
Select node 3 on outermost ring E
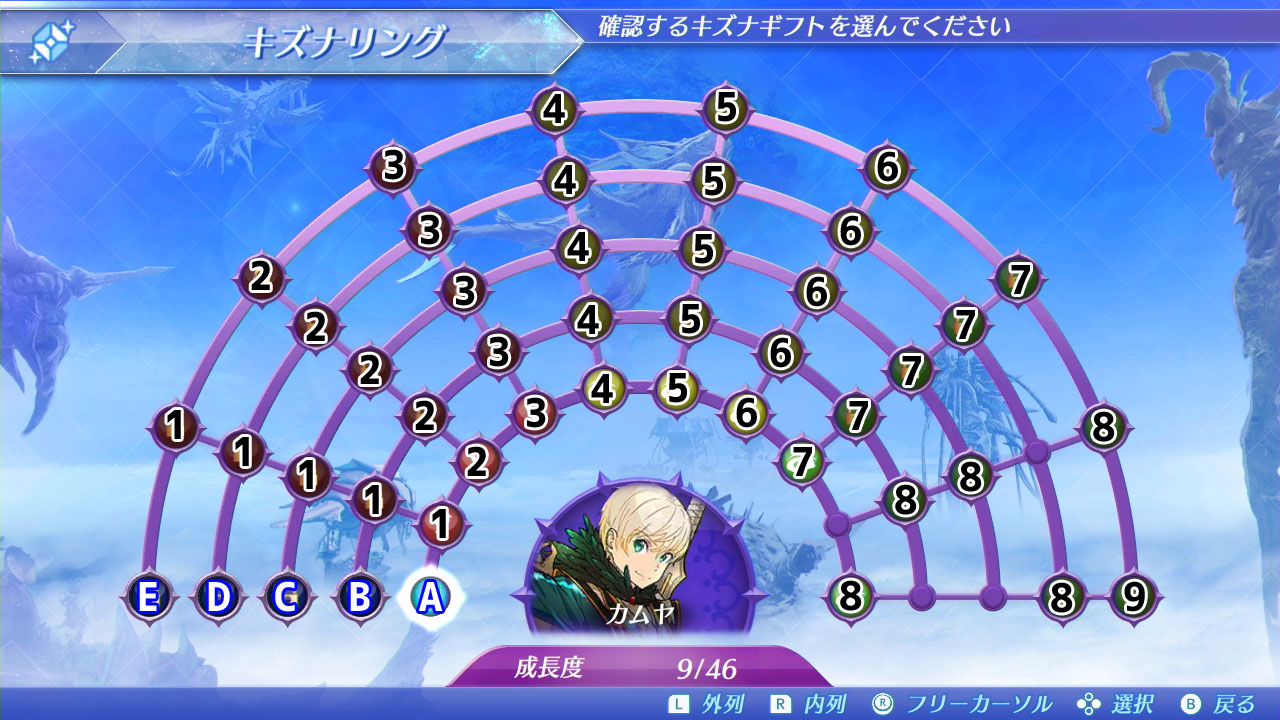393,167
